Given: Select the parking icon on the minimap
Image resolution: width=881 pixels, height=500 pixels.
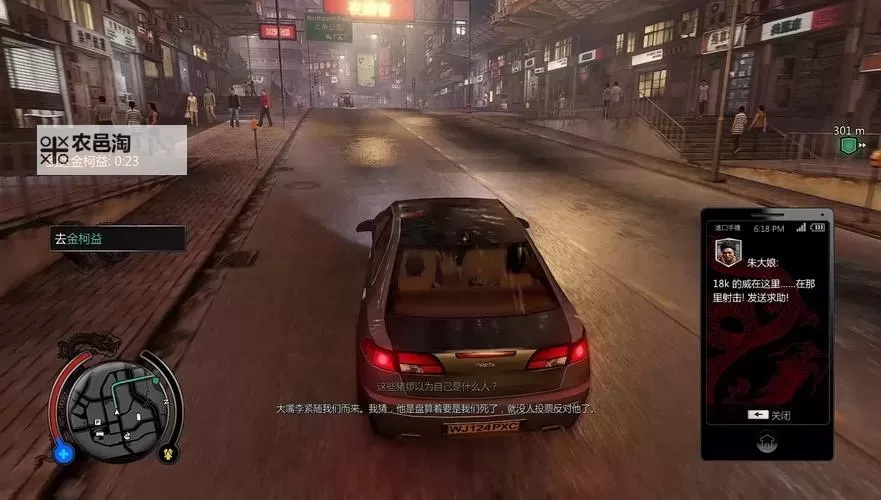Looking at the screenshot, I should click(x=98, y=423).
